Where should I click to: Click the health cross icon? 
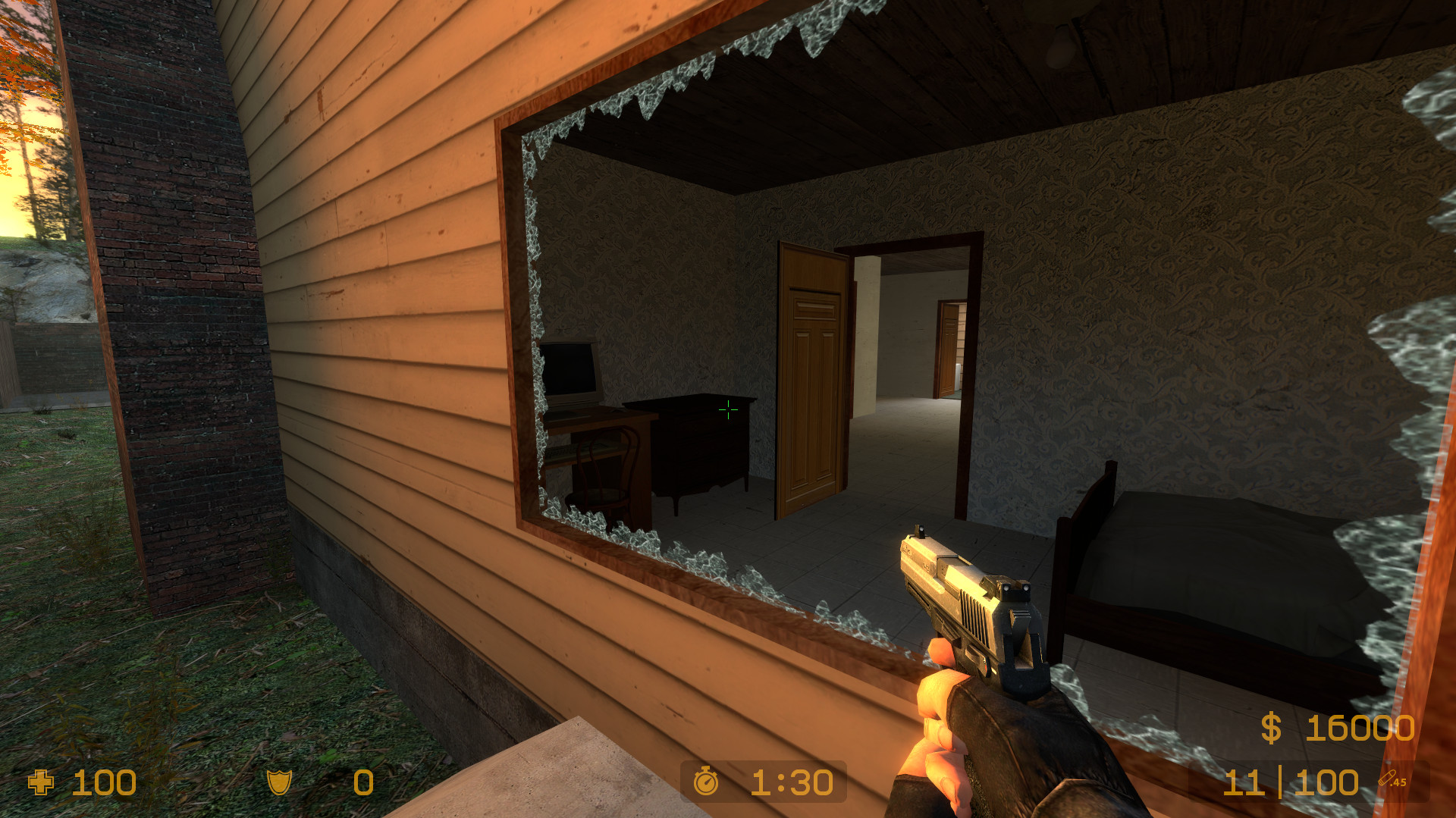click(39, 783)
